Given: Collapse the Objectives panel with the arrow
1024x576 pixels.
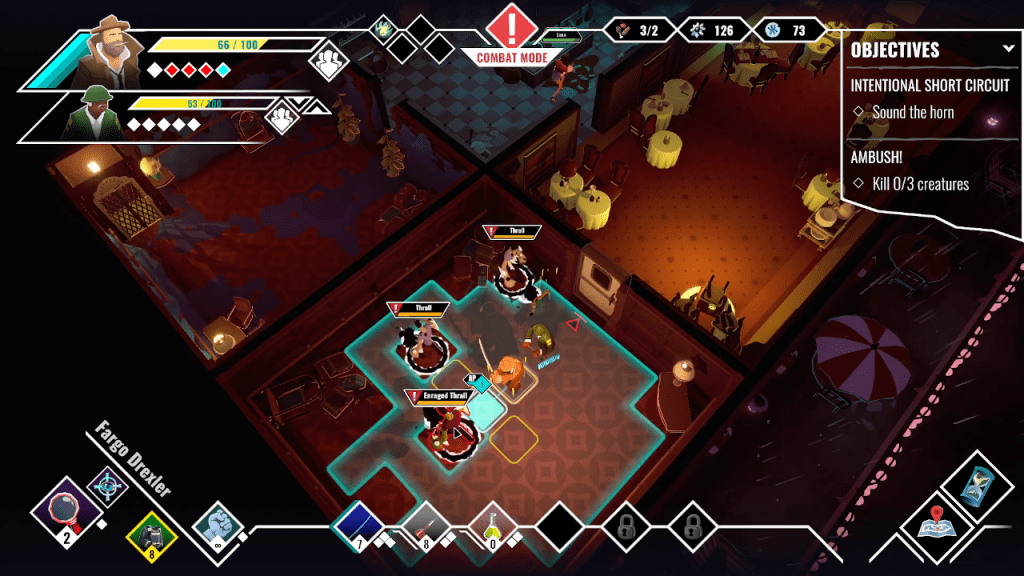Looking at the screenshot, I should click(x=1009, y=49).
